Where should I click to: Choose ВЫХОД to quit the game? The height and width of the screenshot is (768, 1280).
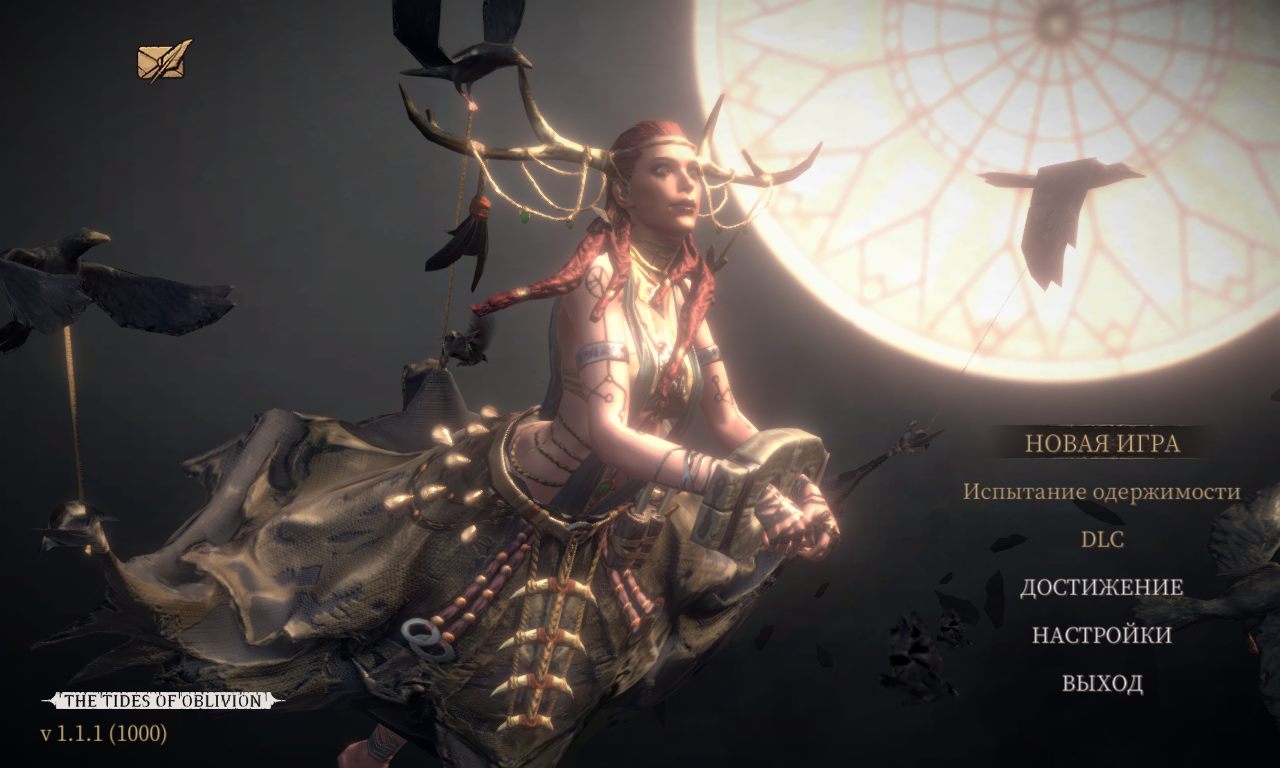click(x=1102, y=683)
